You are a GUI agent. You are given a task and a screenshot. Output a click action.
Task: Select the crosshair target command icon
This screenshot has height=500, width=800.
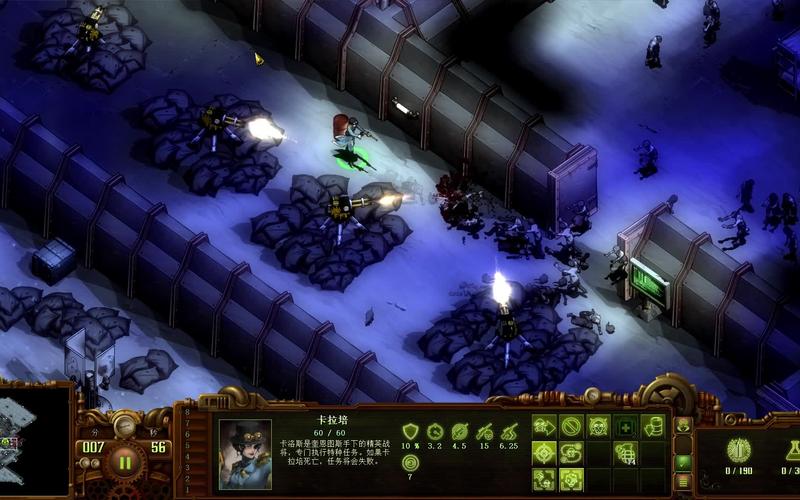[x=544, y=453]
